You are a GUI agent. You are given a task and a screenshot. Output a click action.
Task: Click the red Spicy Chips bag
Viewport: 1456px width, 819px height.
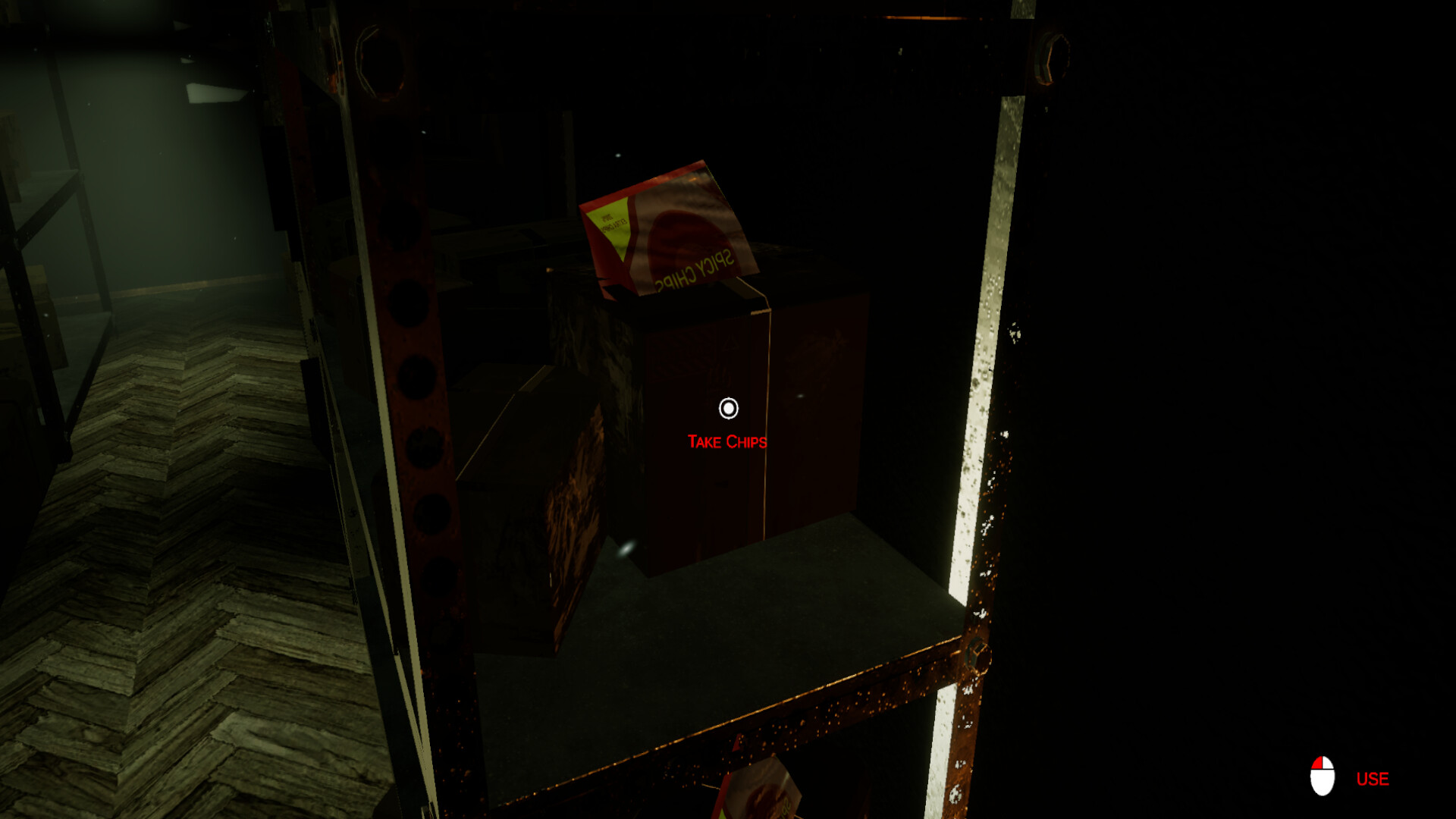click(671, 227)
